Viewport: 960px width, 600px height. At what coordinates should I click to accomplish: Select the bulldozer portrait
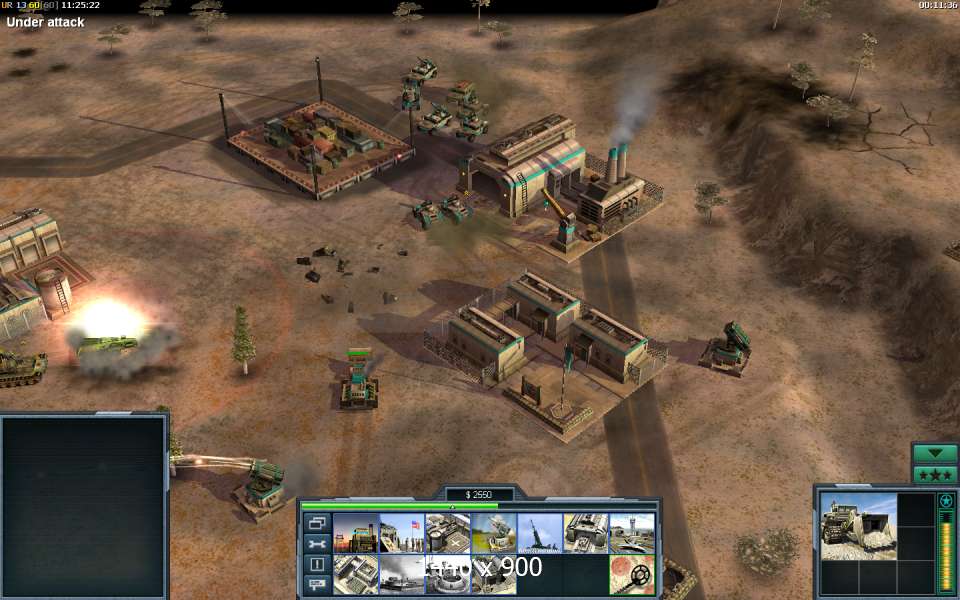coord(859,525)
